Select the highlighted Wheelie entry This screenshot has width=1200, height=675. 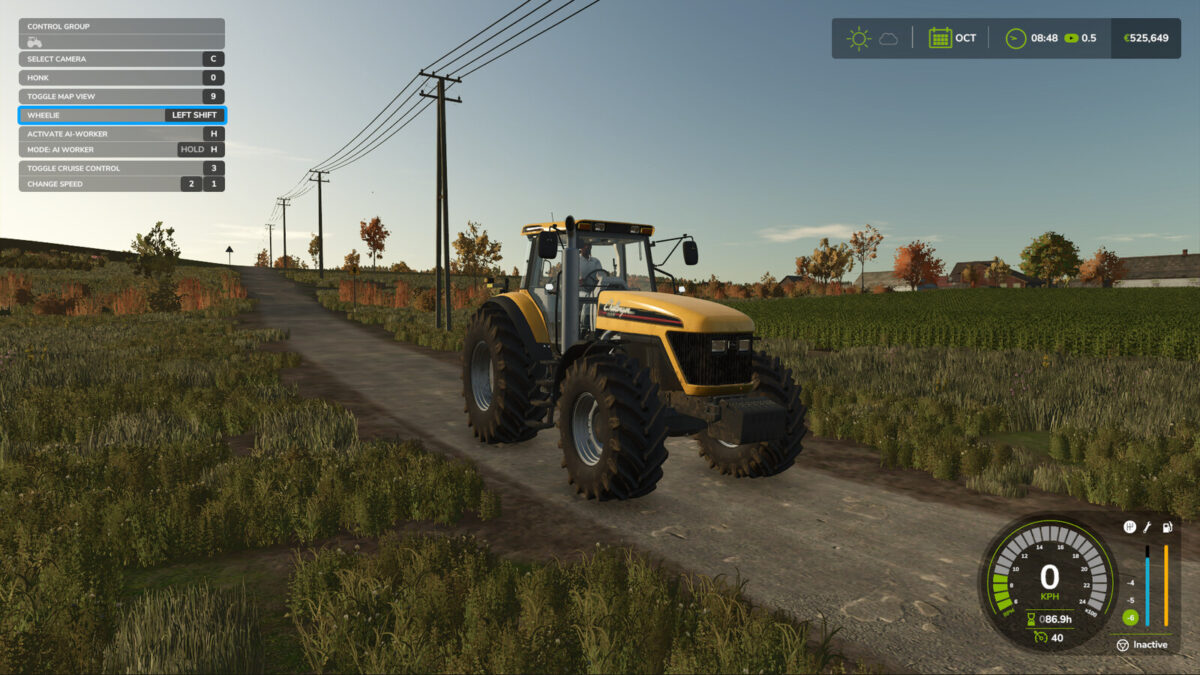coord(121,115)
